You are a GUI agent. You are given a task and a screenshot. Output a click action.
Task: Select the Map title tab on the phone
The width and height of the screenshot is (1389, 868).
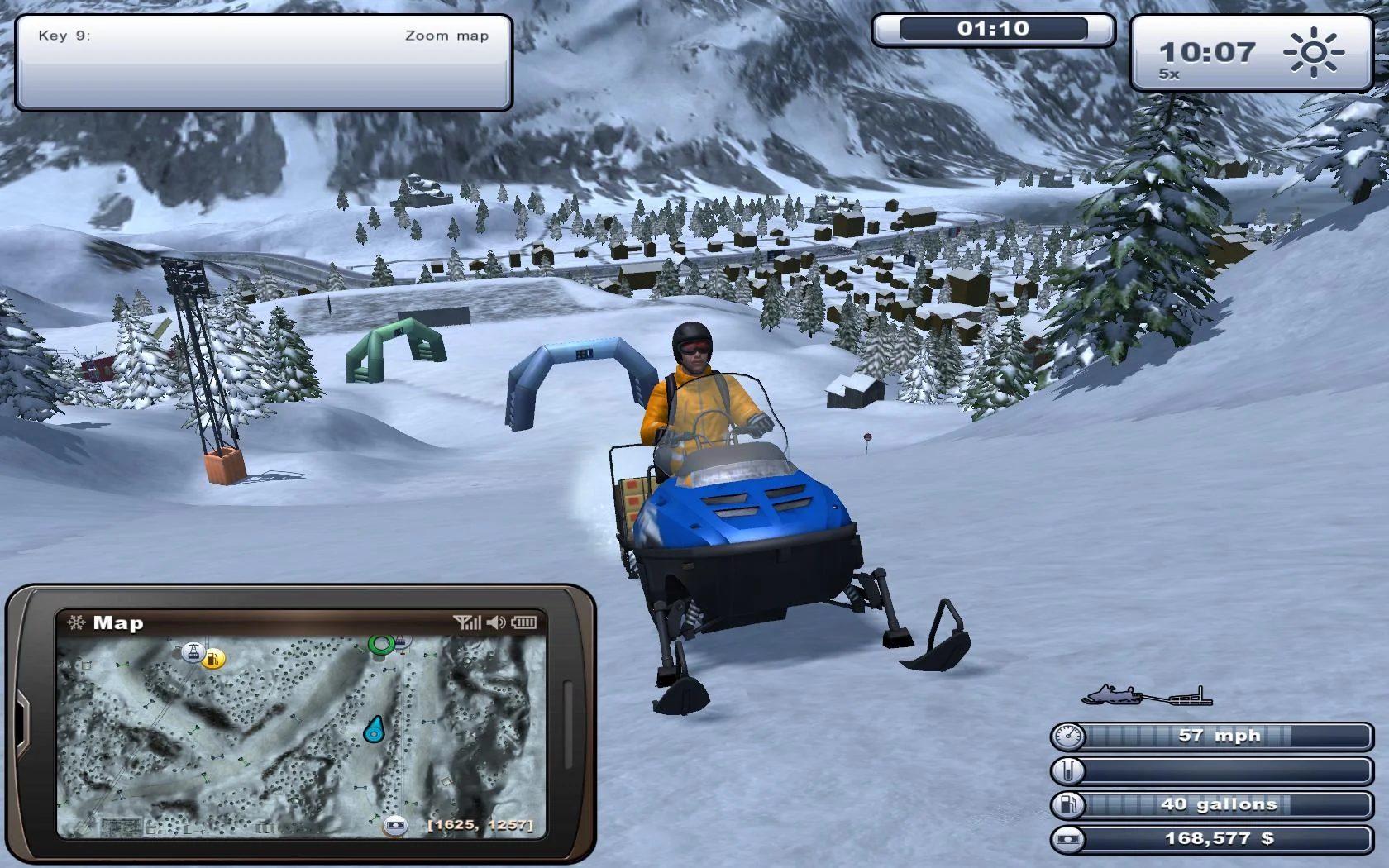[x=117, y=623]
